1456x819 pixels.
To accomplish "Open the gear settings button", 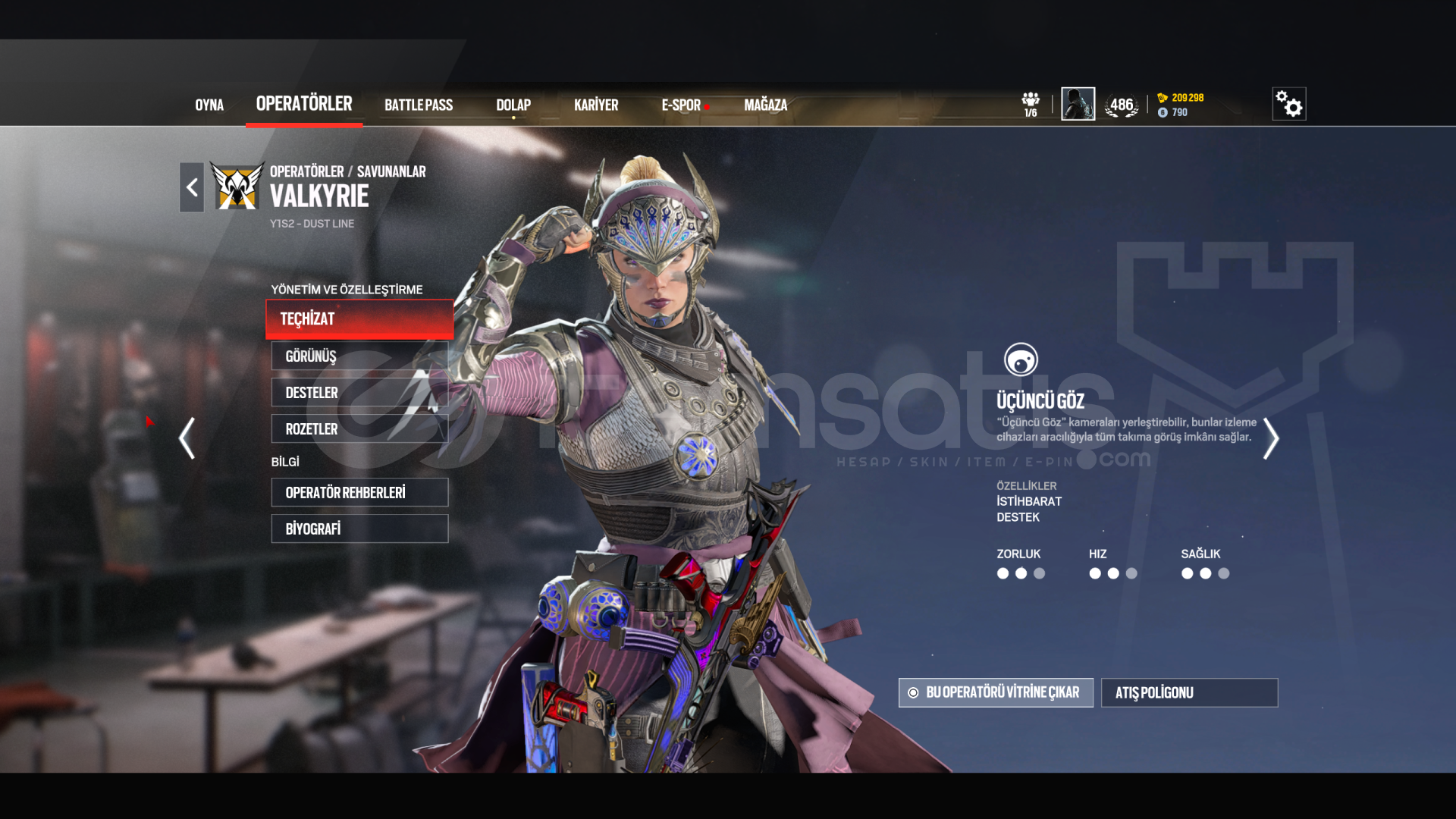I will click(x=1288, y=104).
